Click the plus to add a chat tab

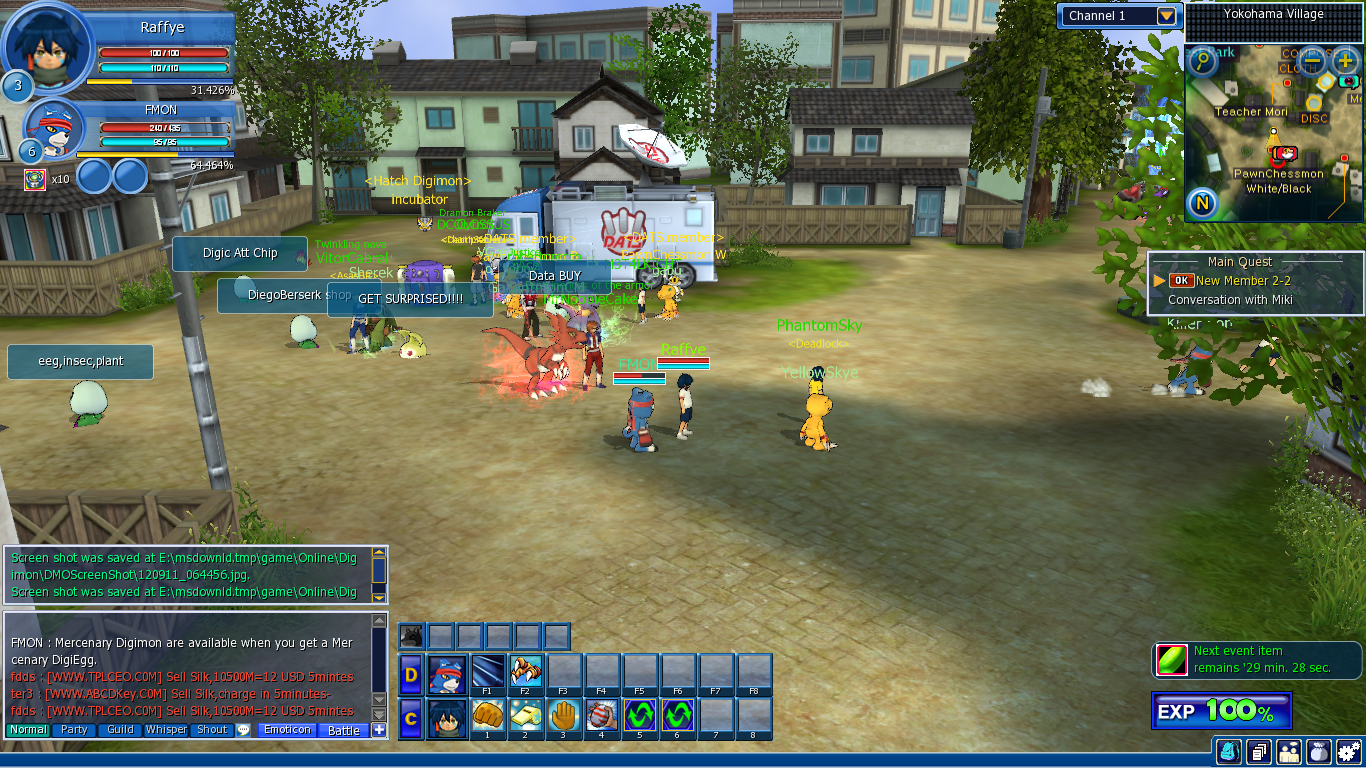coord(379,731)
